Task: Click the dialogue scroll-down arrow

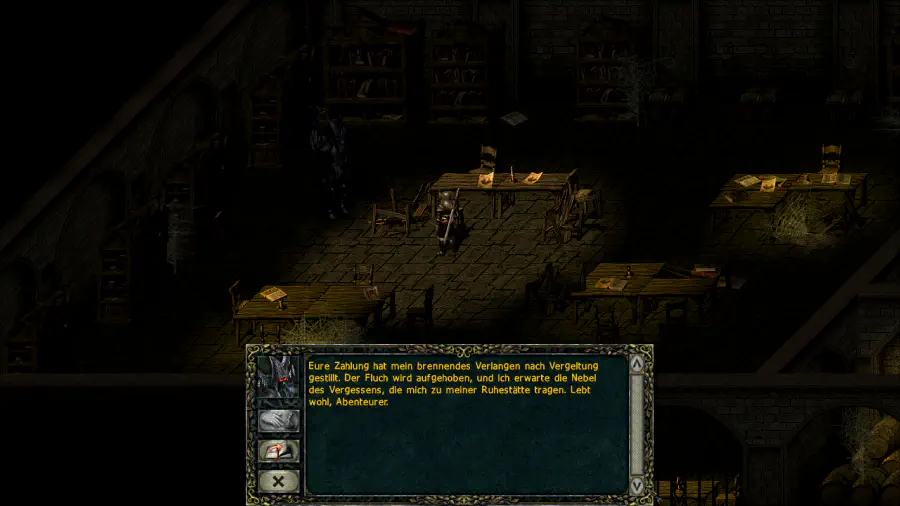Action: (637, 484)
